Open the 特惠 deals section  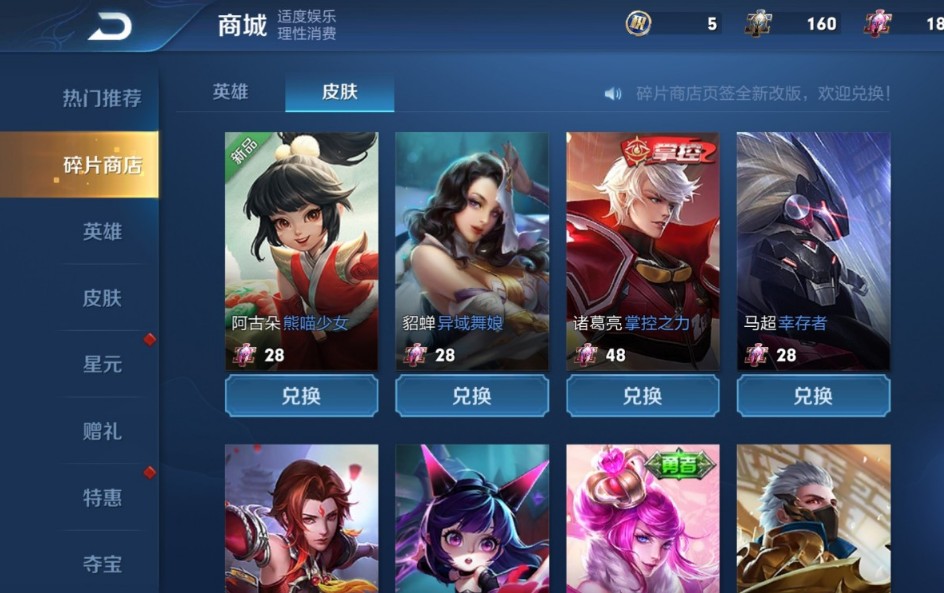[x=101, y=497]
